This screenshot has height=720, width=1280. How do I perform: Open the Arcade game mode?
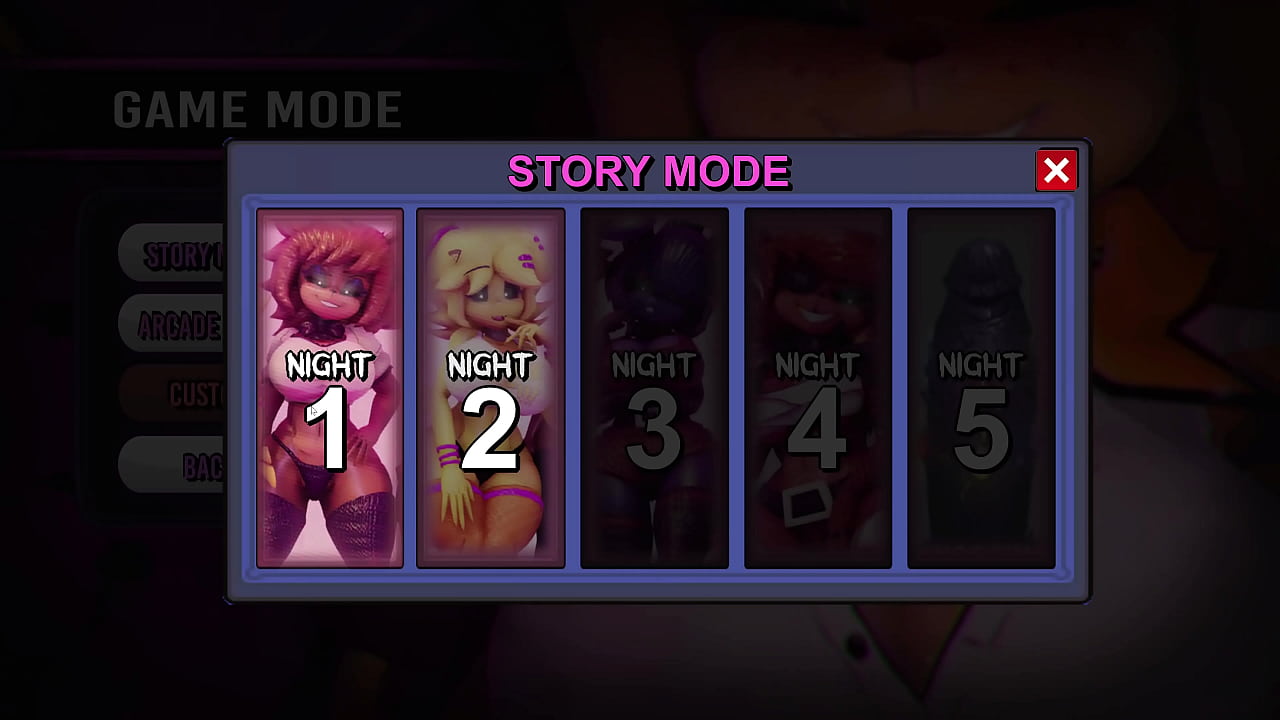tap(180, 324)
